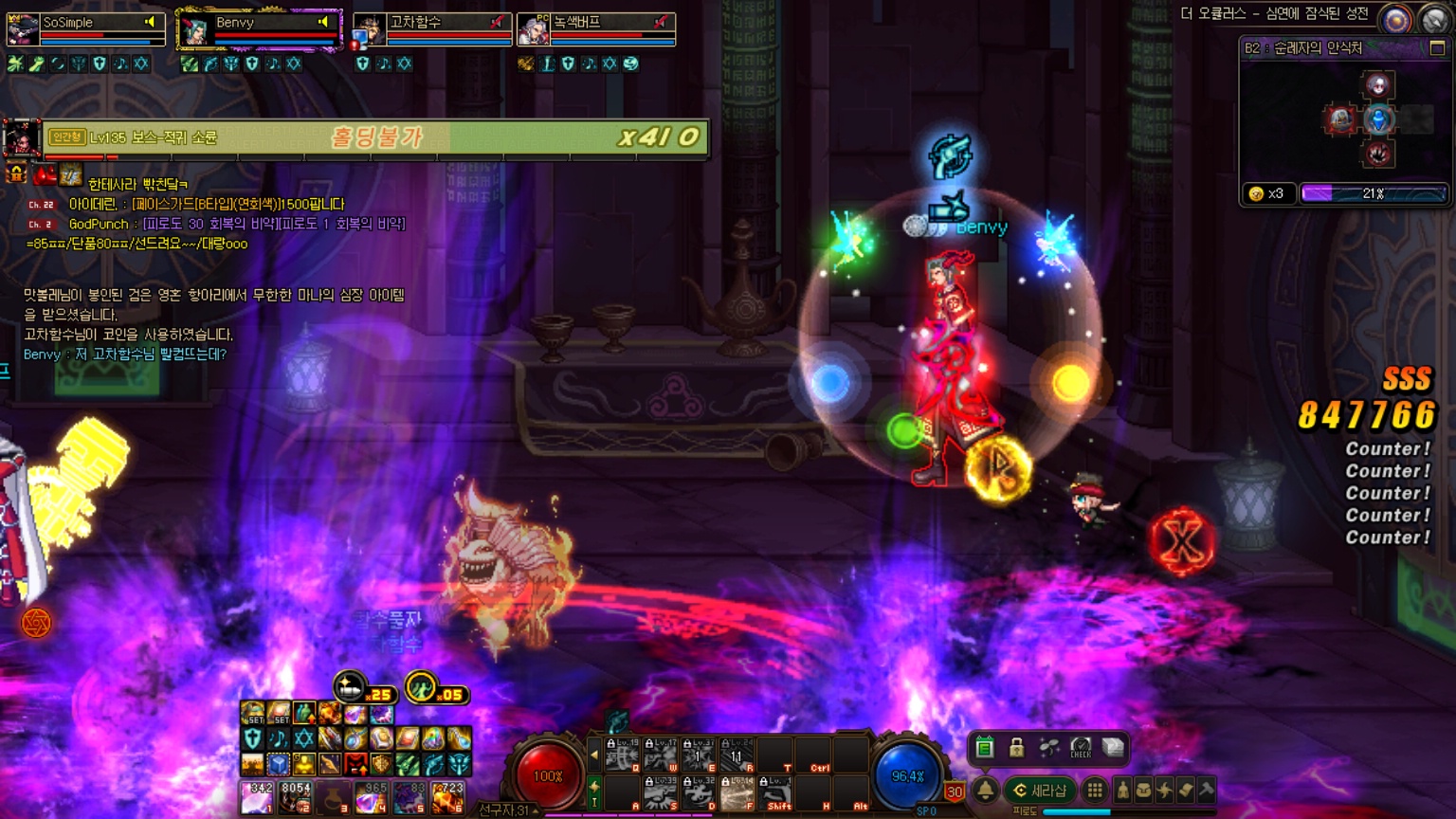Use the quick slot 6 item

pos(448,797)
